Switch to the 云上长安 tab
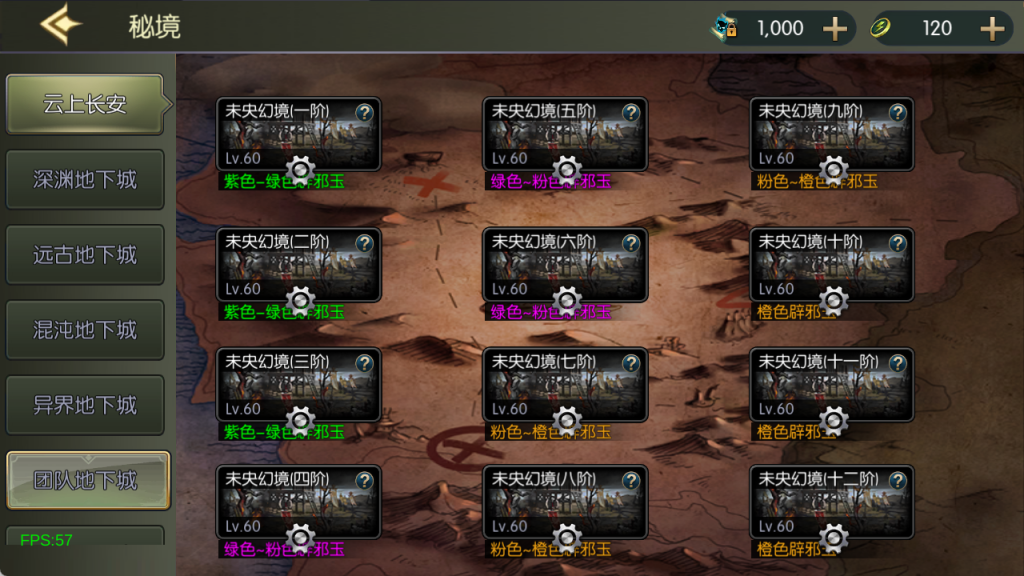Screen dimensions: 1024x576 [x=85, y=104]
